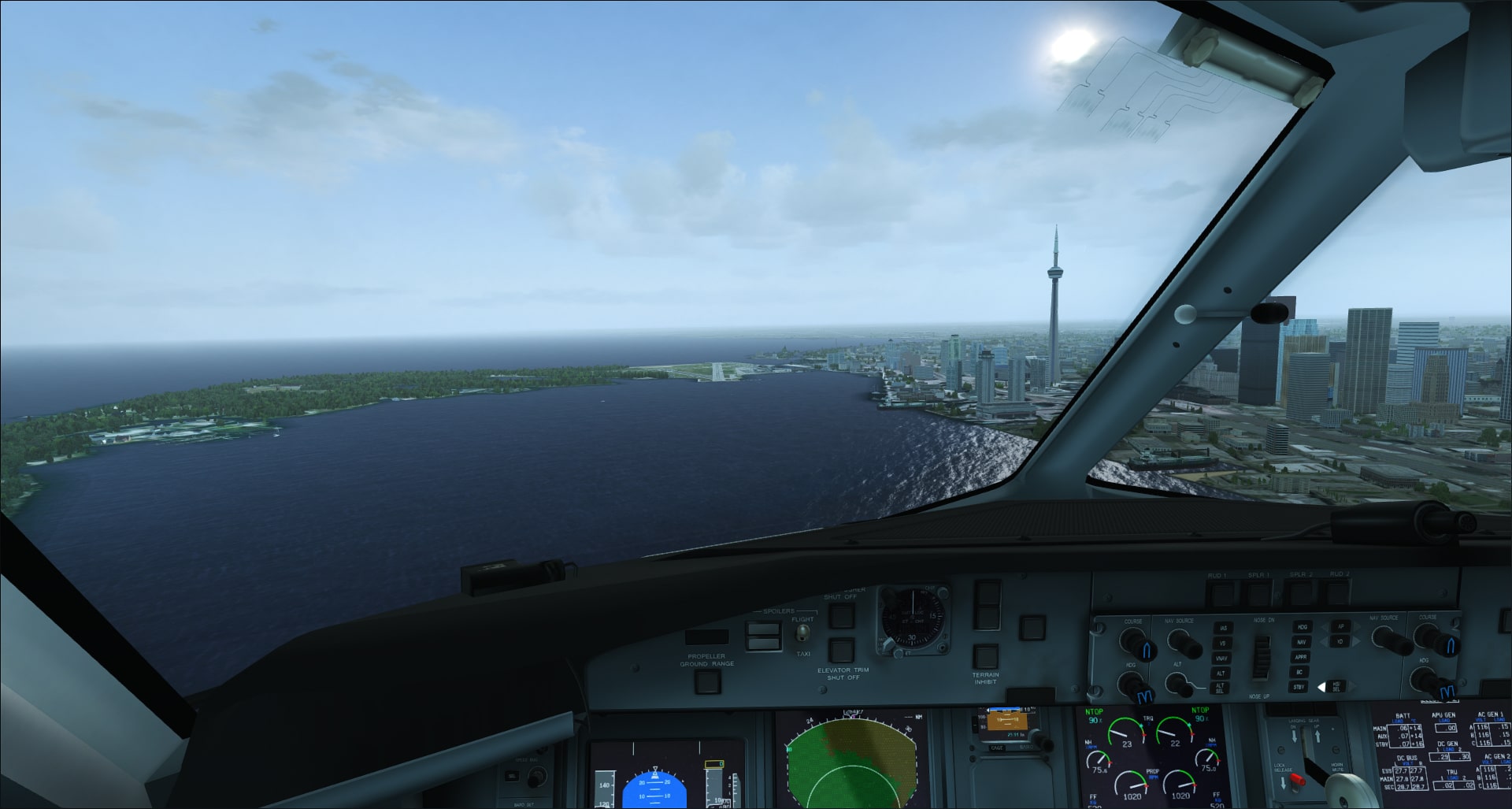The image size is (1512, 809).
Task: Enable the VNAV mode button
Action: click(1222, 658)
